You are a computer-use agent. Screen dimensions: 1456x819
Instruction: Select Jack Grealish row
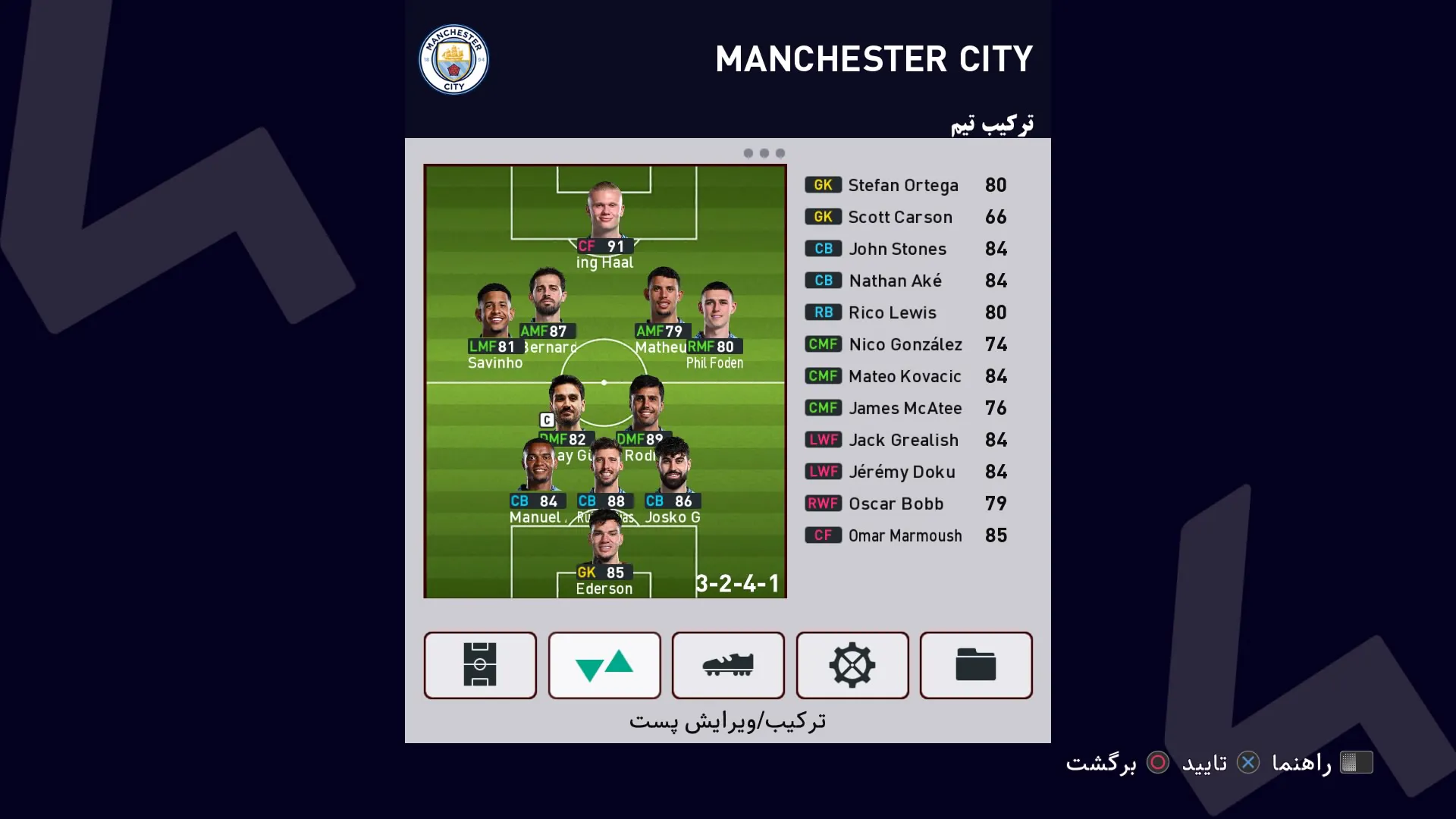coord(905,440)
